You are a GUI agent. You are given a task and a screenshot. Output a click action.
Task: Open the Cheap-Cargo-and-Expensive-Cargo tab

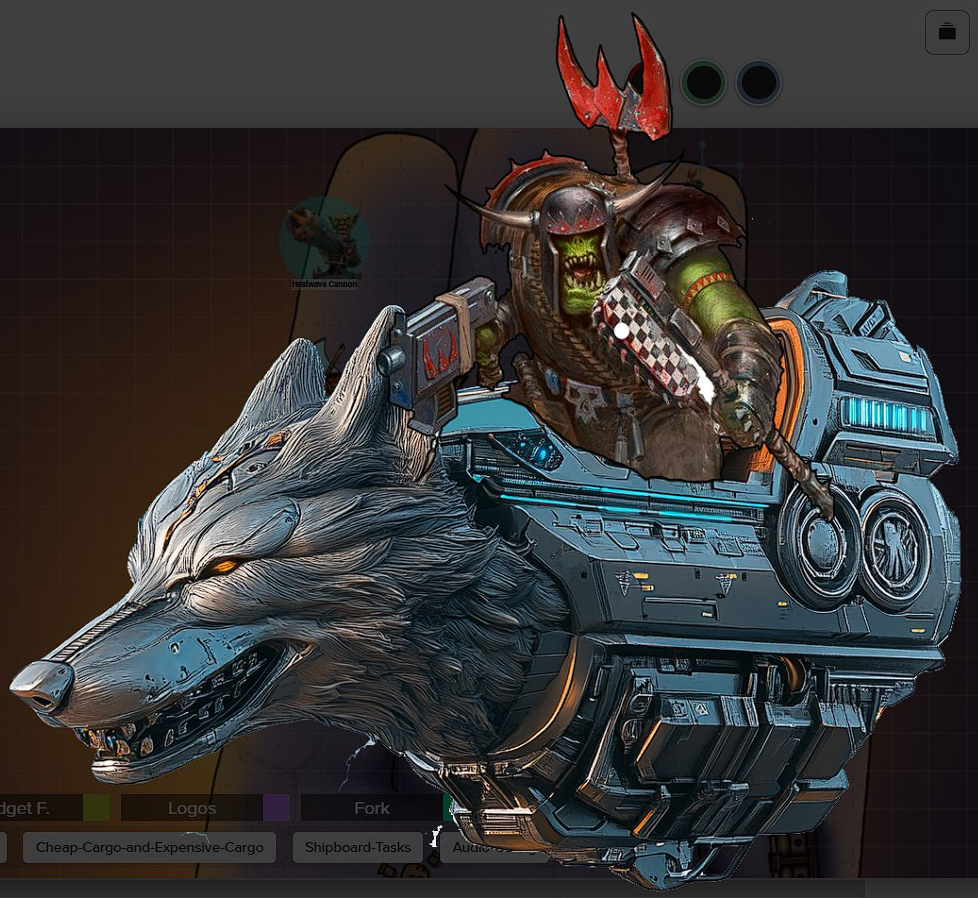click(x=149, y=847)
